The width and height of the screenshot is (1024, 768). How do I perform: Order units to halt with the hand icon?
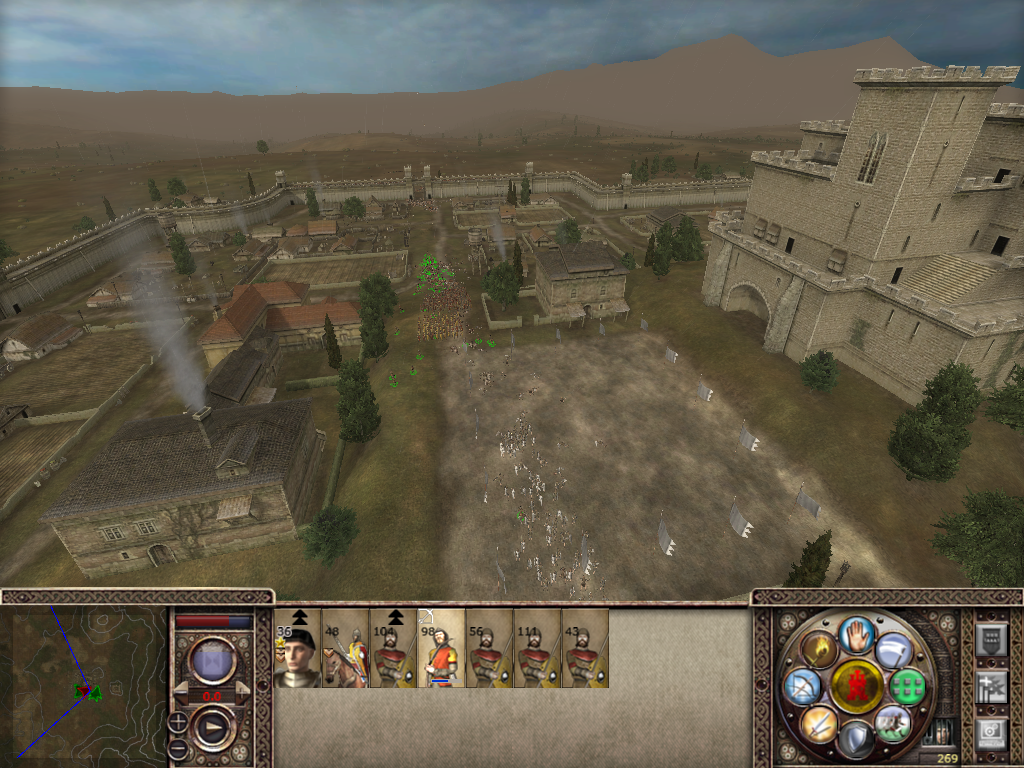[x=857, y=636]
